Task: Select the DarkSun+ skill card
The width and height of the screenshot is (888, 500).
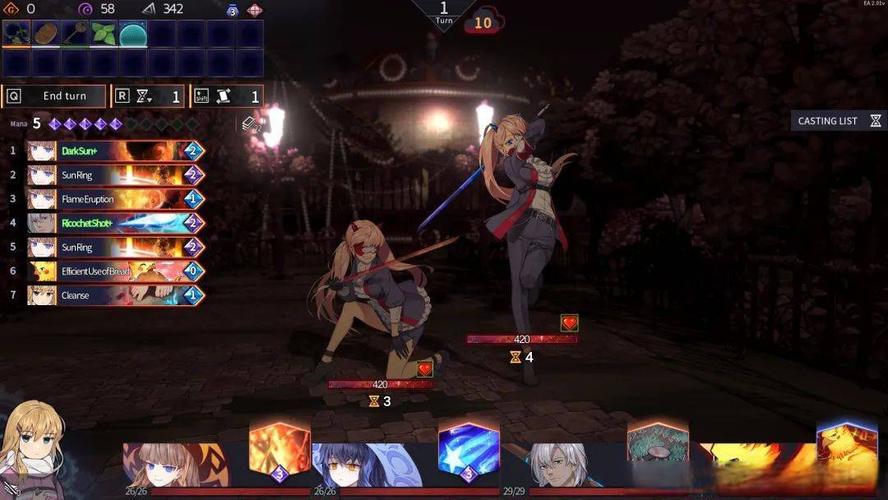Action: click(115, 151)
